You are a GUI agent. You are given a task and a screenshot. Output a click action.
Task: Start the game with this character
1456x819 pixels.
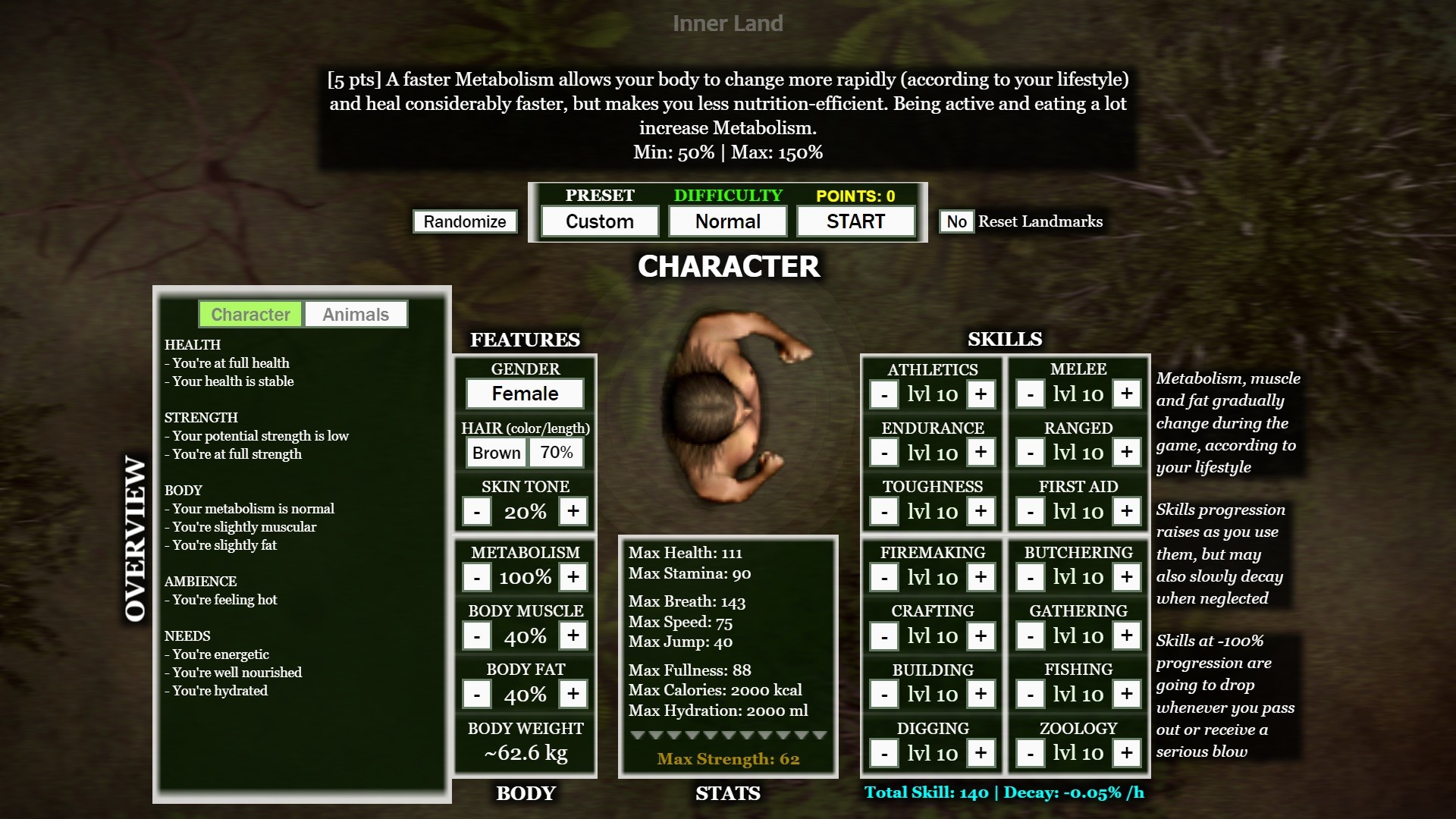pos(855,221)
